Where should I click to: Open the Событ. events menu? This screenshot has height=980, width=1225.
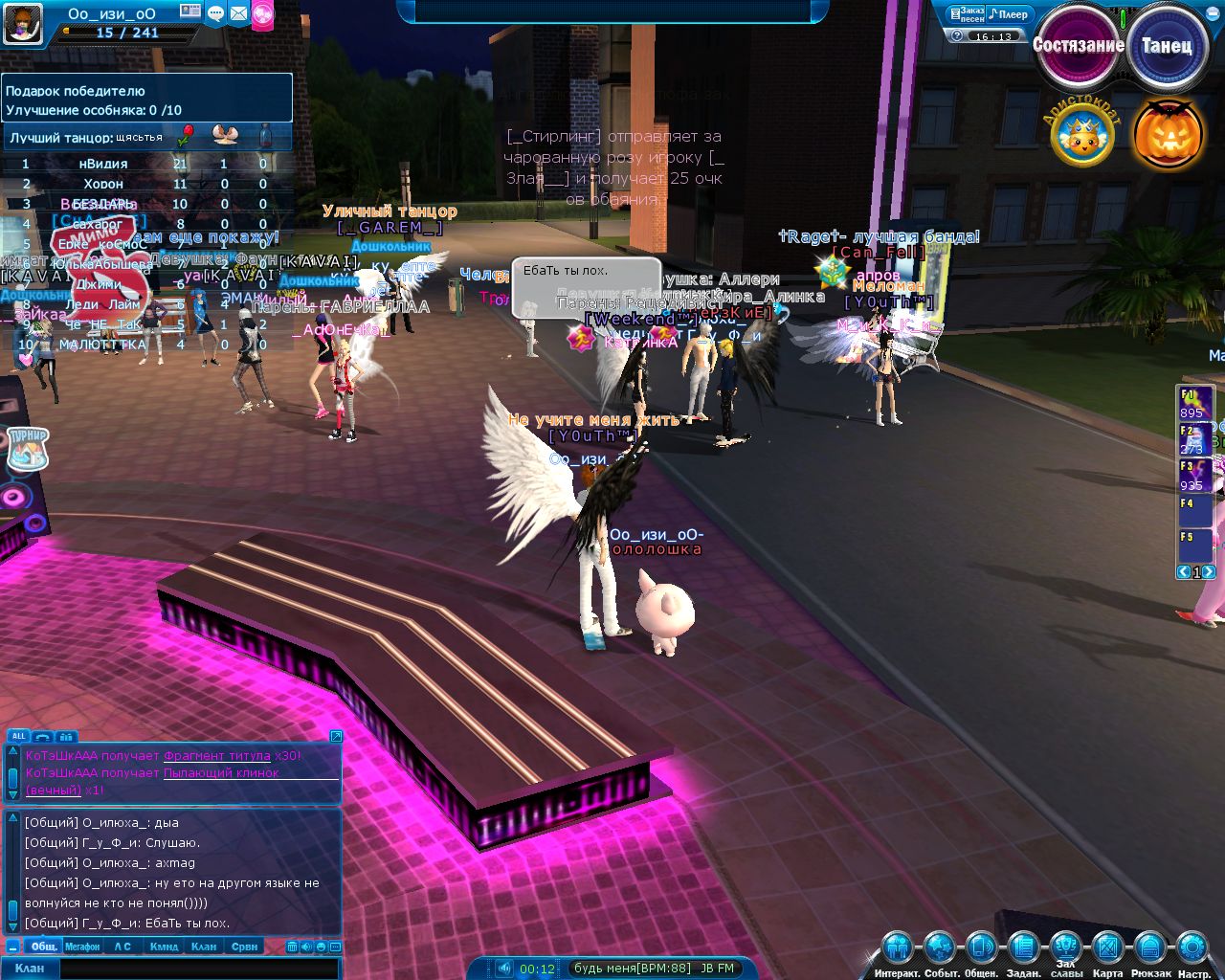tap(940, 949)
